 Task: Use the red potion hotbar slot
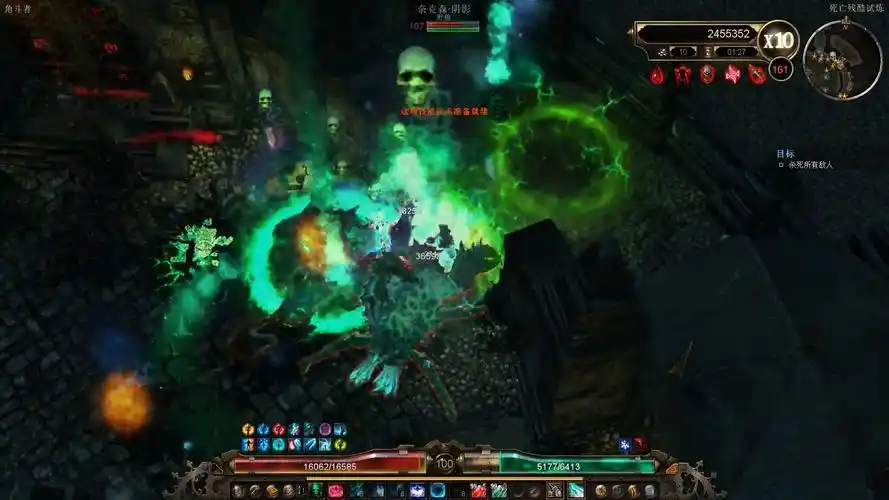[479, 490]
